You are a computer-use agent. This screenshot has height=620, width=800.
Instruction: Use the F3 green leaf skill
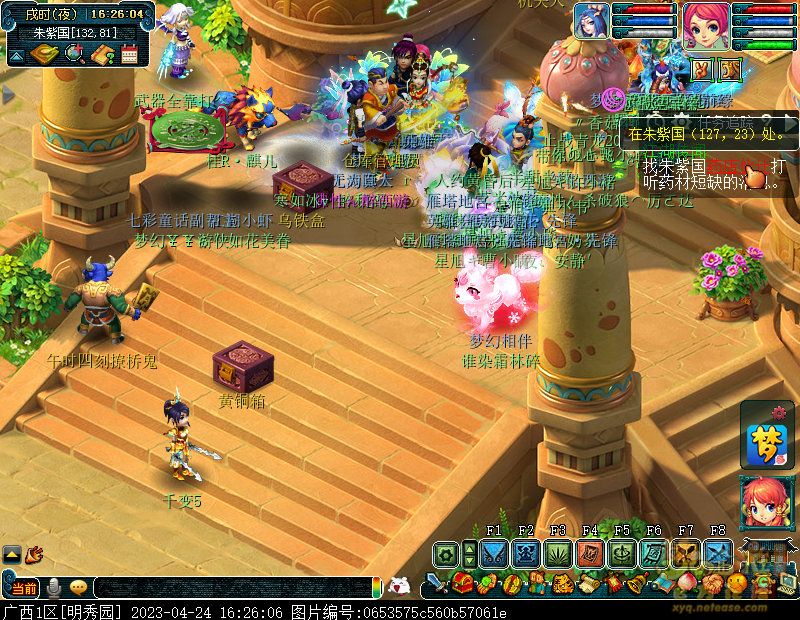point(558,553)
